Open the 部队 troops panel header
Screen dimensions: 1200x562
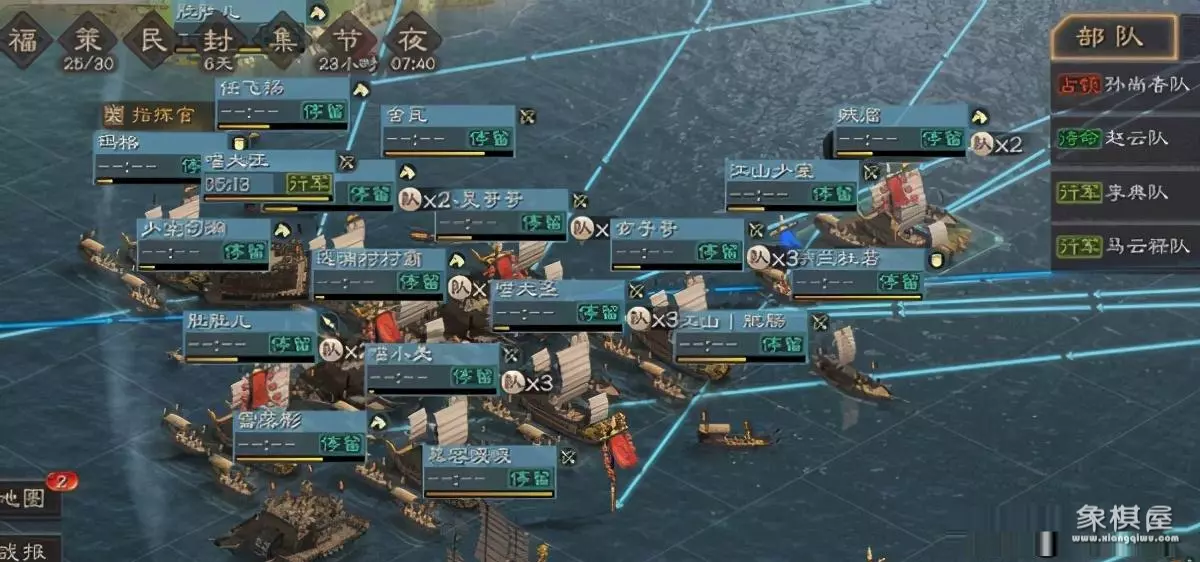[x=1112, y=39]
